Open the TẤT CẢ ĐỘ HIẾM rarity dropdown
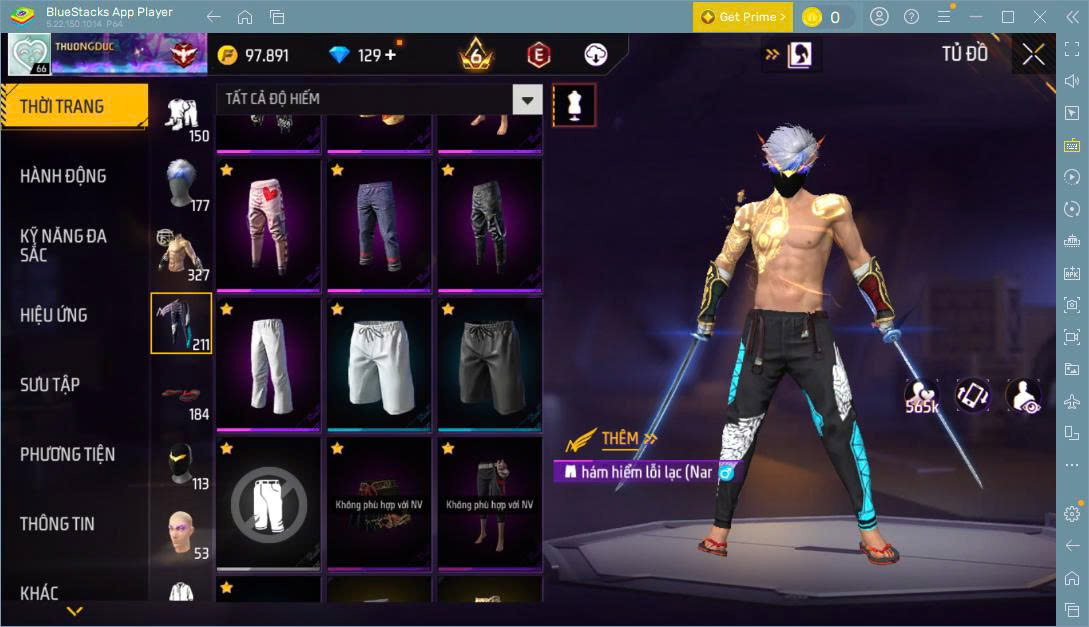The height and width of the screenshot is (627, 1089). point(379,99)
